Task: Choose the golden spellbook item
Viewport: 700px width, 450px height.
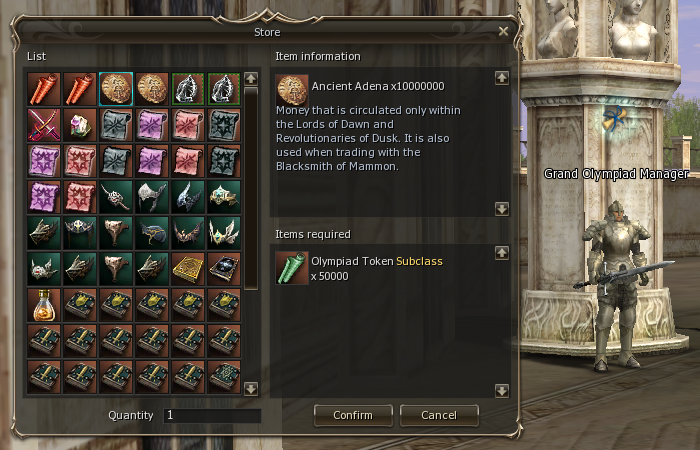Action: [188, 268]
